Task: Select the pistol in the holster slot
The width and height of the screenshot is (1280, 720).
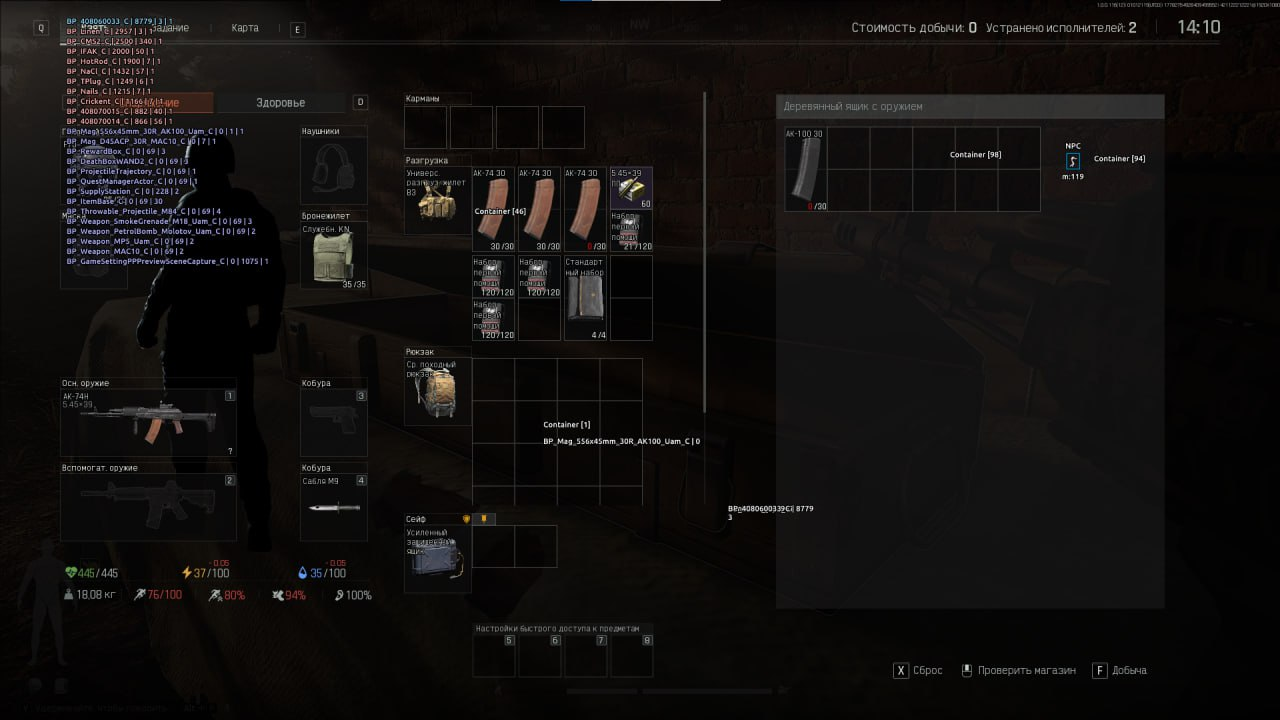Action: [x=333, y=423]
